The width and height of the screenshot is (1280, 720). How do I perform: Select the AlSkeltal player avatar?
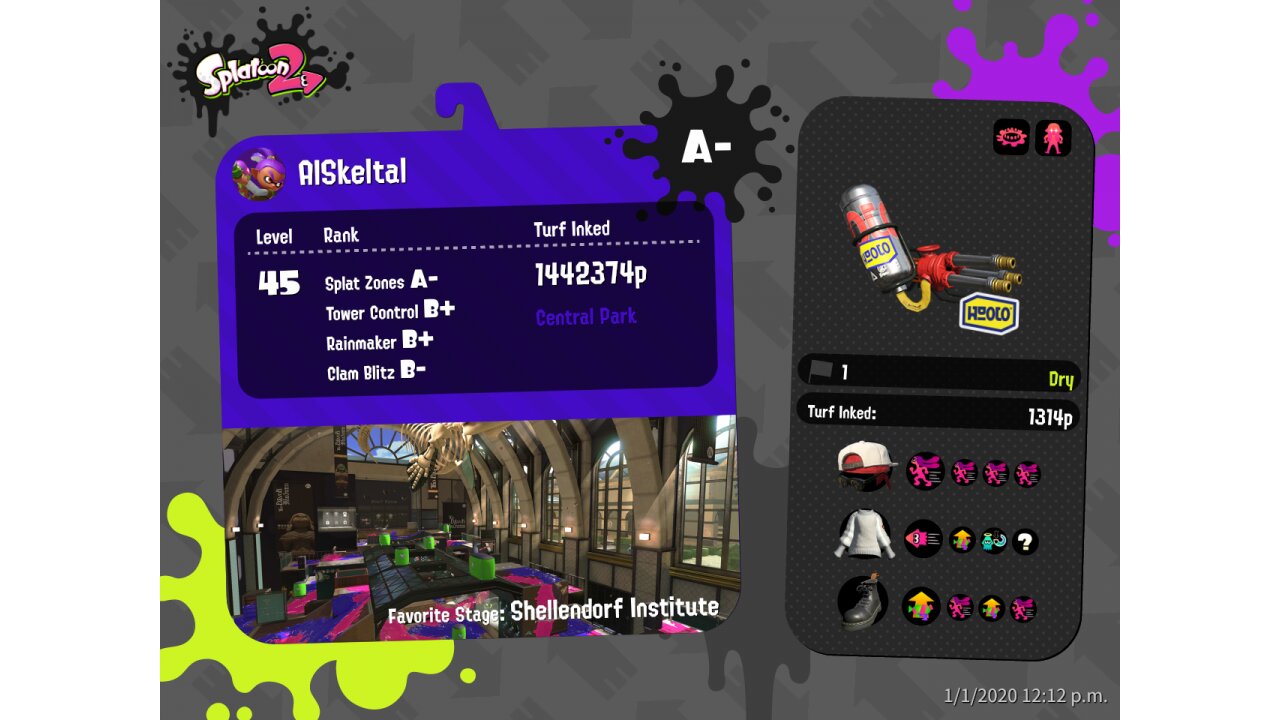(x=258, y=173)
